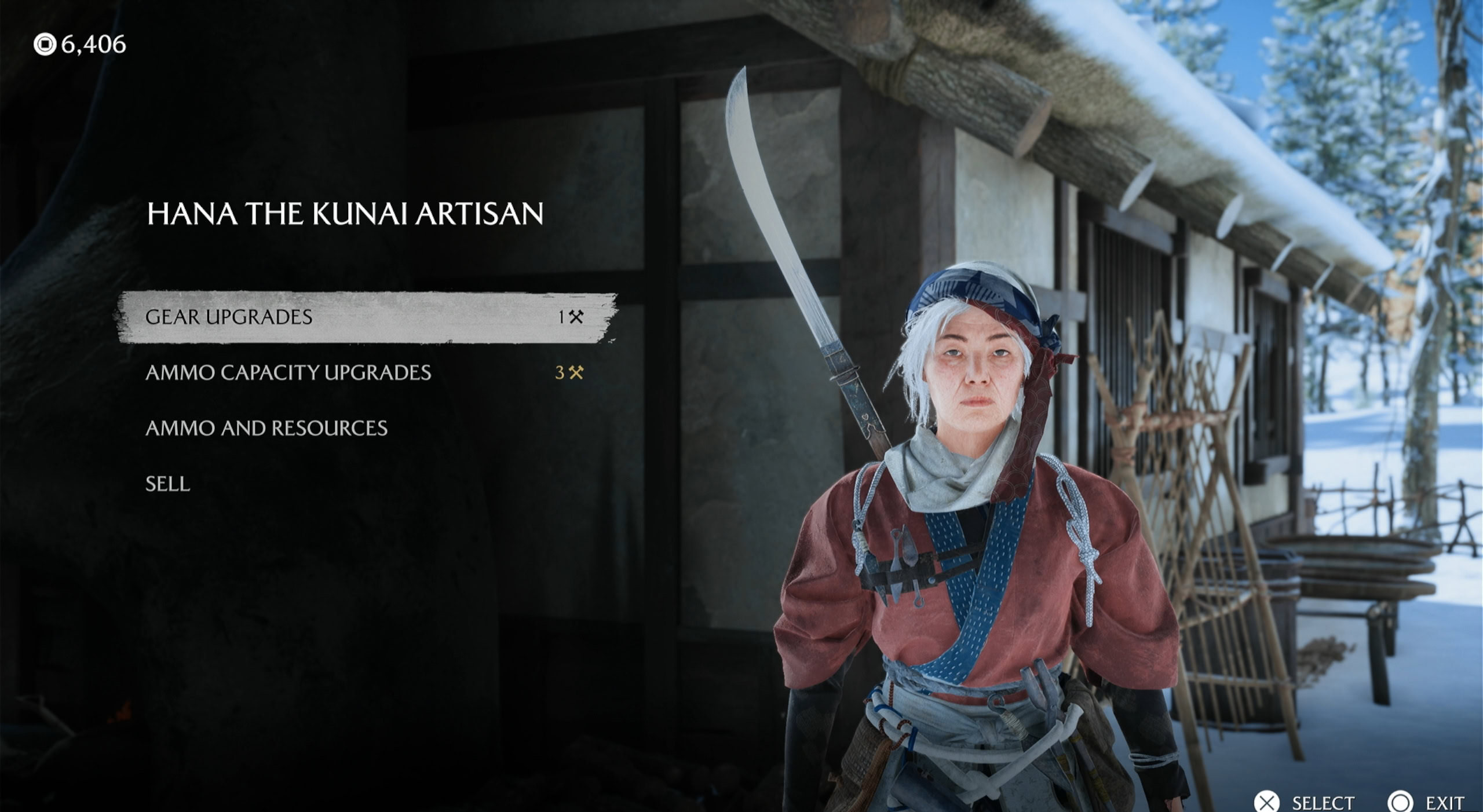Choose the Sell option

tap(167, 484)
